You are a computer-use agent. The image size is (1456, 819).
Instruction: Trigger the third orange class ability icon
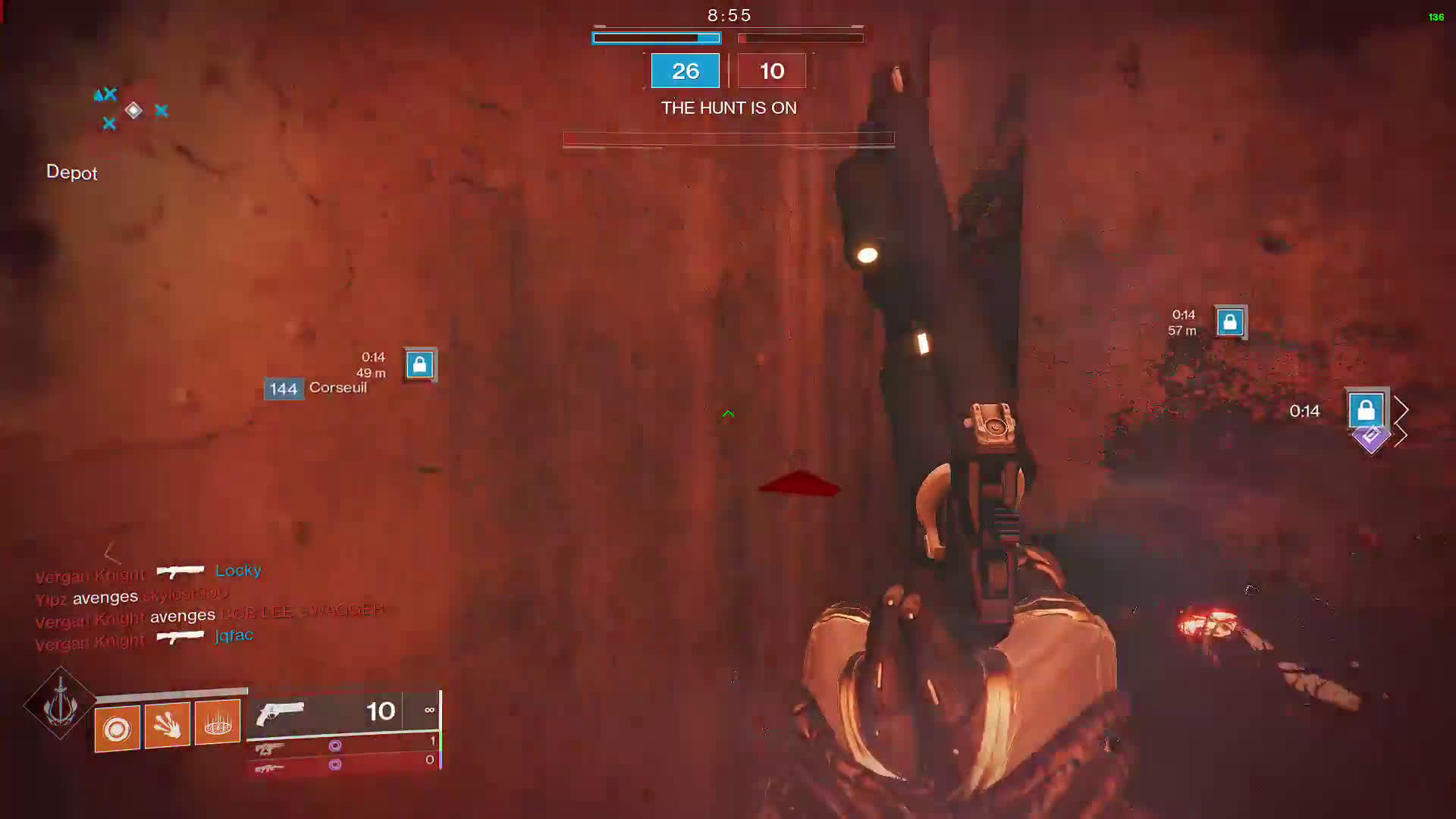coord(218,722)
